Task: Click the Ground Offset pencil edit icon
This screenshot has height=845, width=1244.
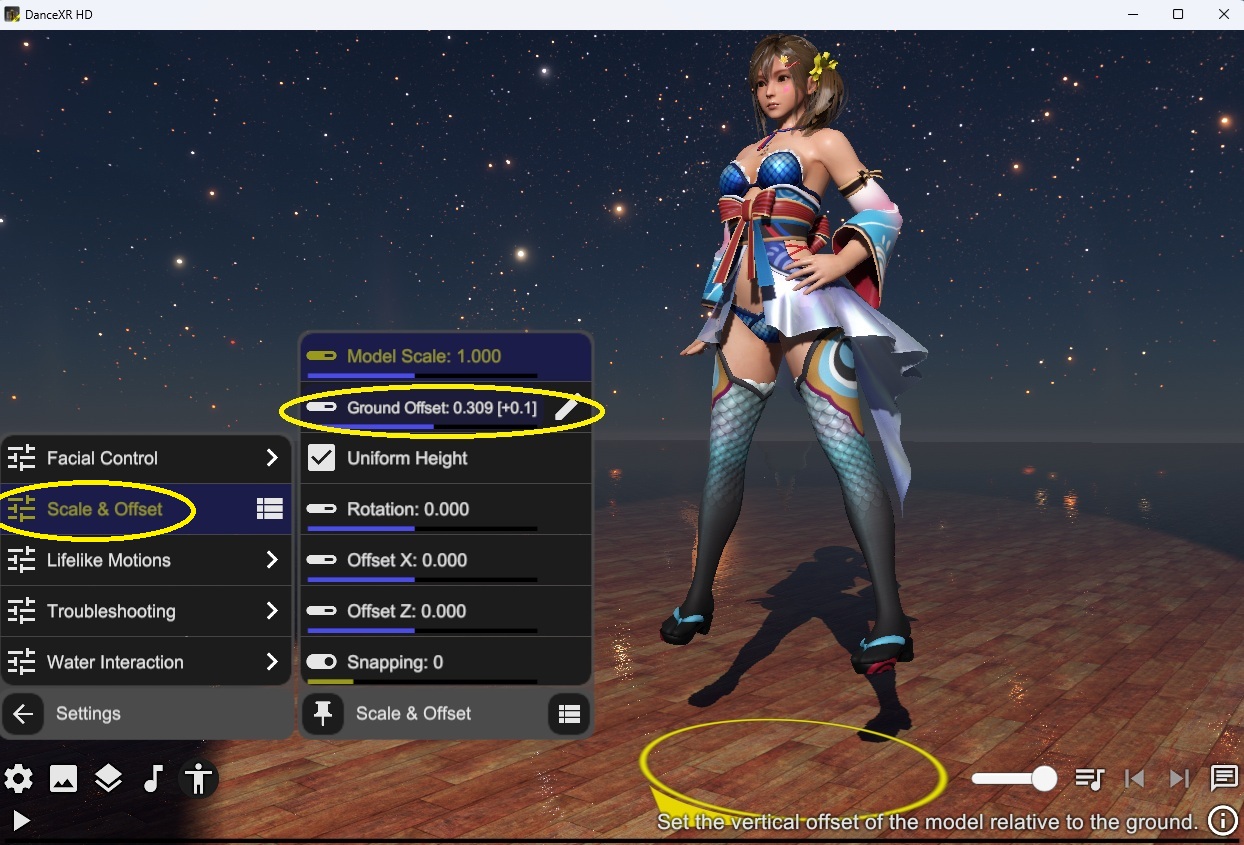Action: pos(566,408)
